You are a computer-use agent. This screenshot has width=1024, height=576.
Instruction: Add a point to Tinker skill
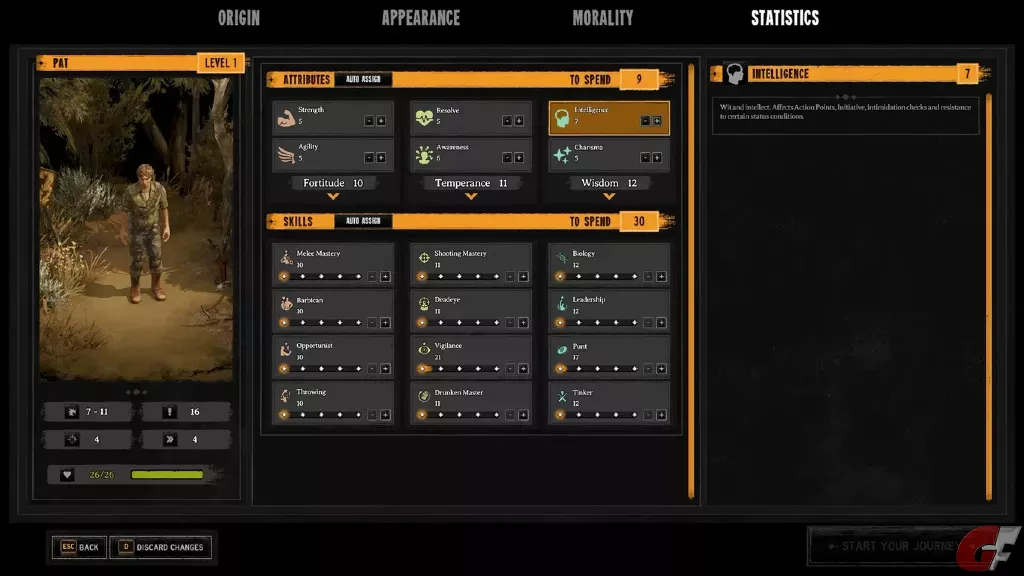(661, 414)
